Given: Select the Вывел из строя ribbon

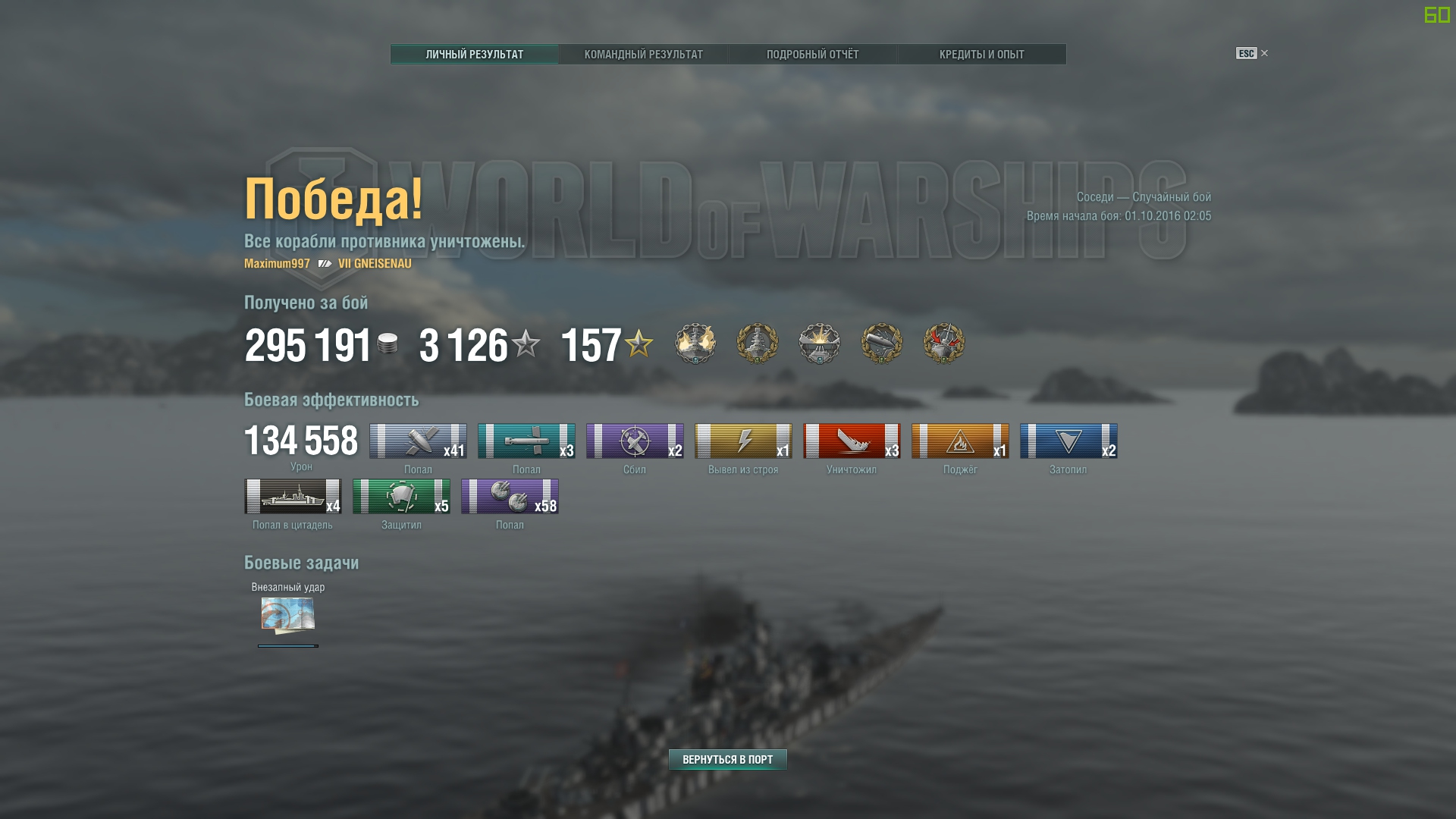Looking at the screenshot, I should click(743, 441).
